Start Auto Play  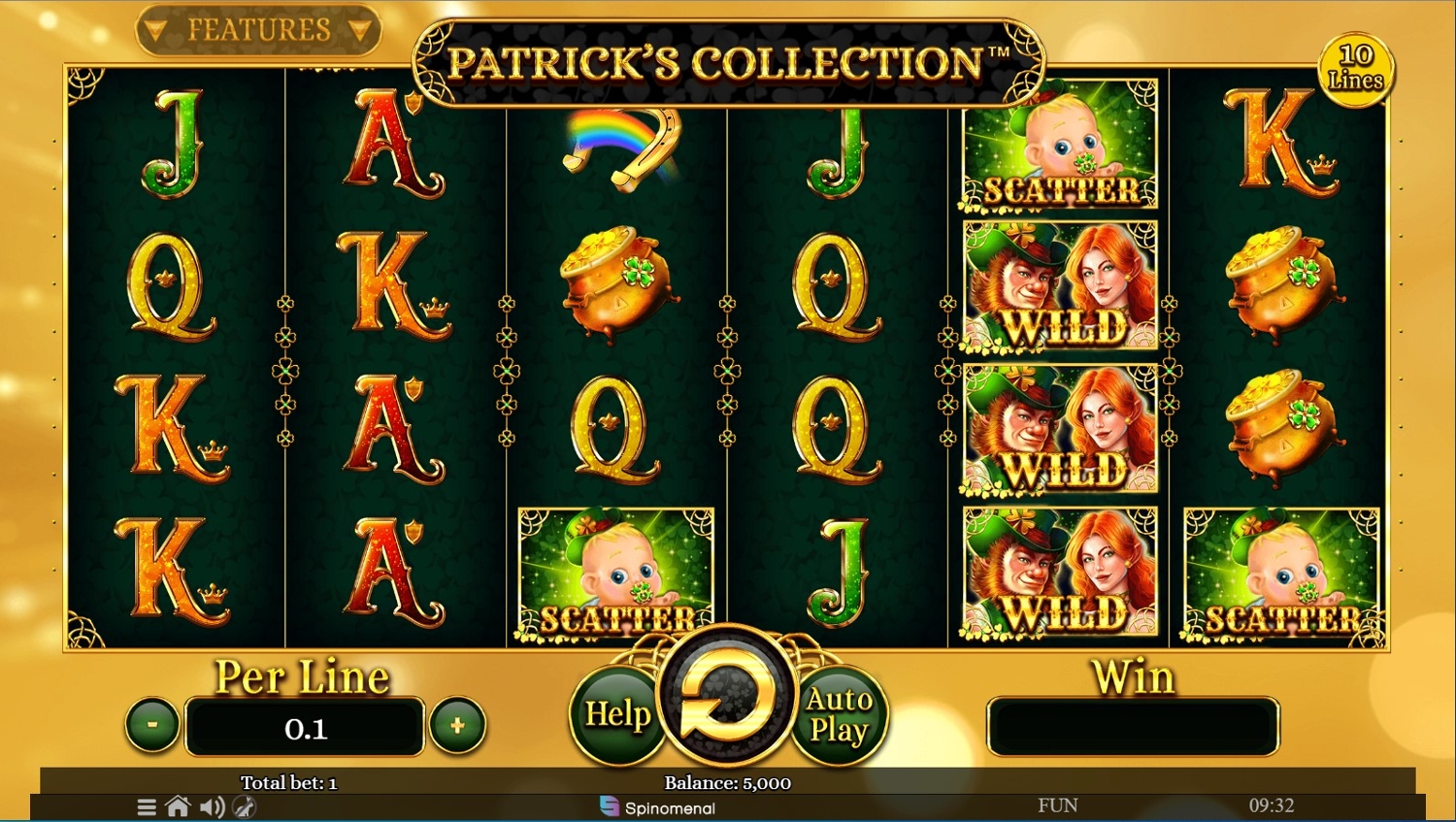coord(839,715)
